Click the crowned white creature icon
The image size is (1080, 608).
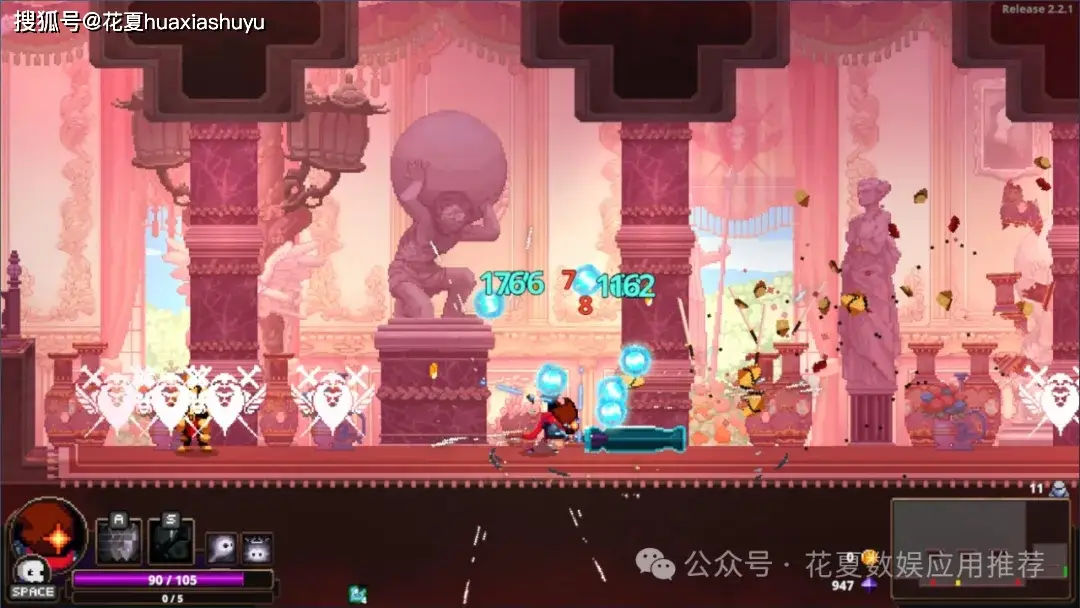(257, 547)
